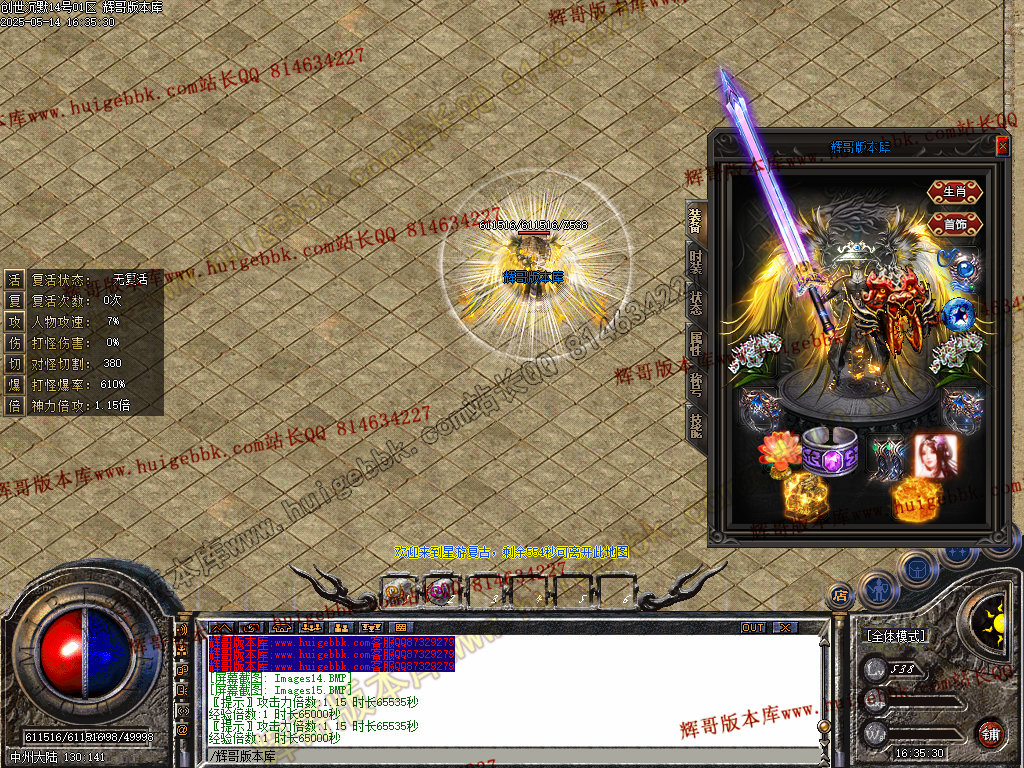1024x768 pixels.
Task: Close the chat window with X
Action: pos(786,628)
